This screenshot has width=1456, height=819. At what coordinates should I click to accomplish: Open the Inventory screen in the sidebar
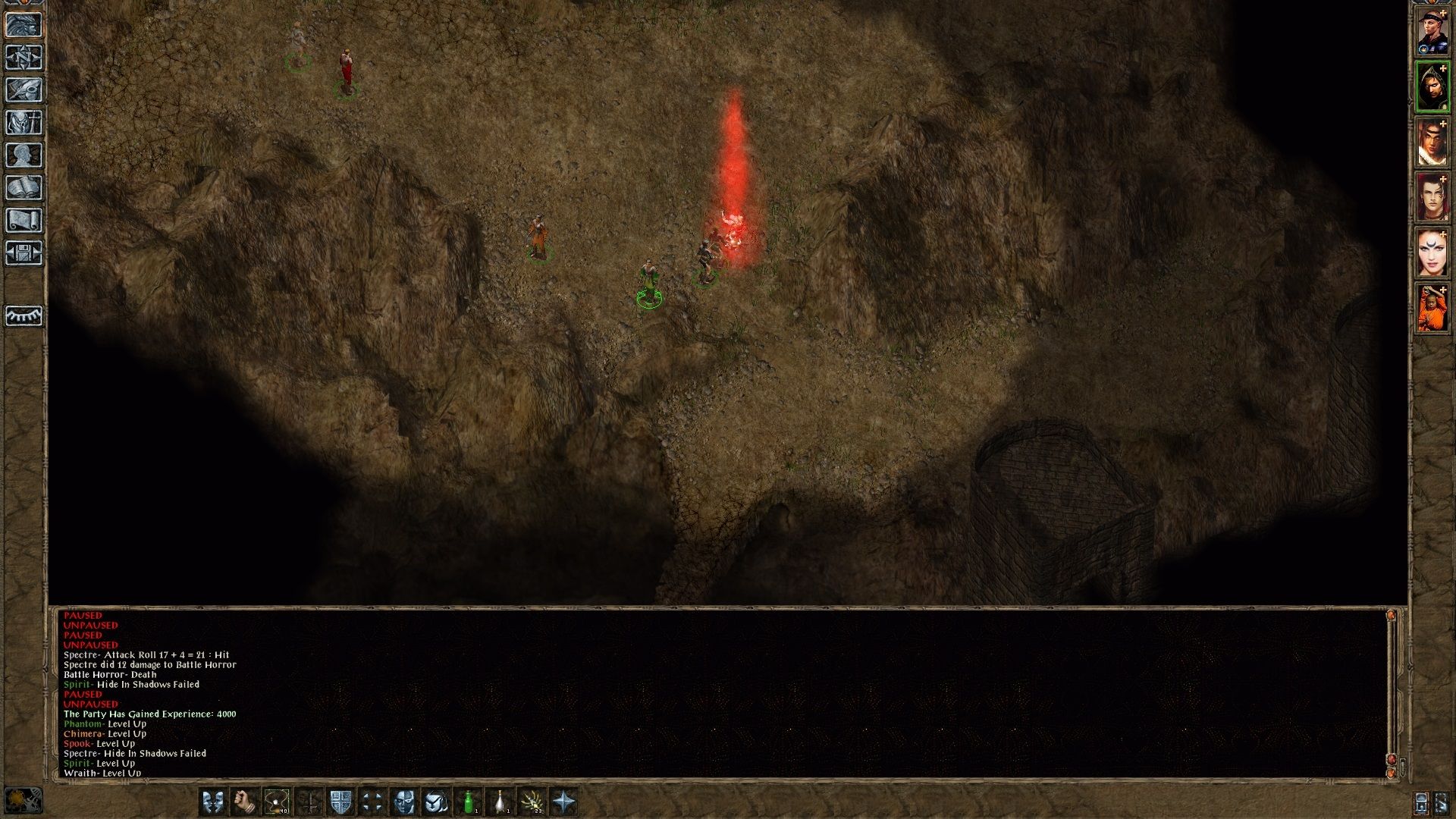(25, 124)
